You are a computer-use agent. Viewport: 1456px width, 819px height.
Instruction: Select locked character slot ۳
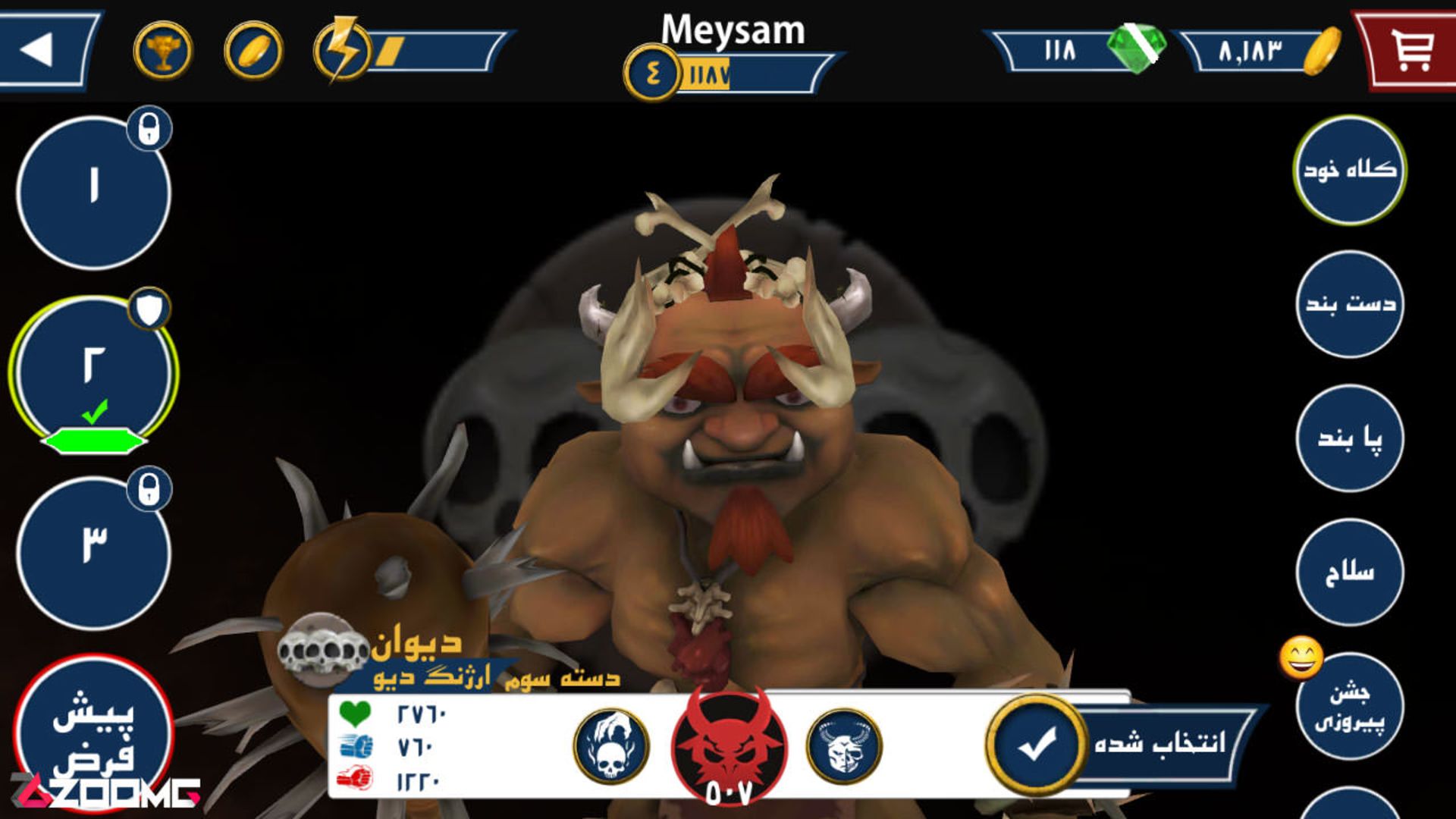pyautogui.click(x=93, y=552)
